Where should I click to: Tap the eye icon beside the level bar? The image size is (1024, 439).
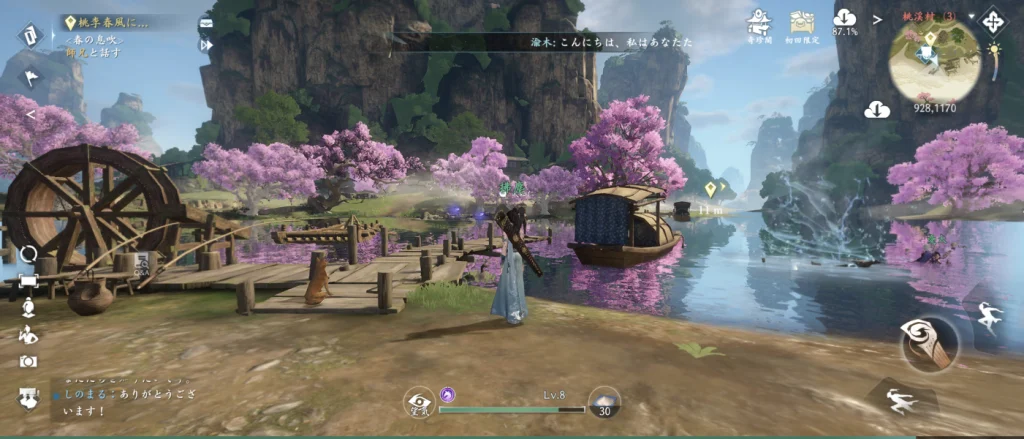tap(419, 403)
